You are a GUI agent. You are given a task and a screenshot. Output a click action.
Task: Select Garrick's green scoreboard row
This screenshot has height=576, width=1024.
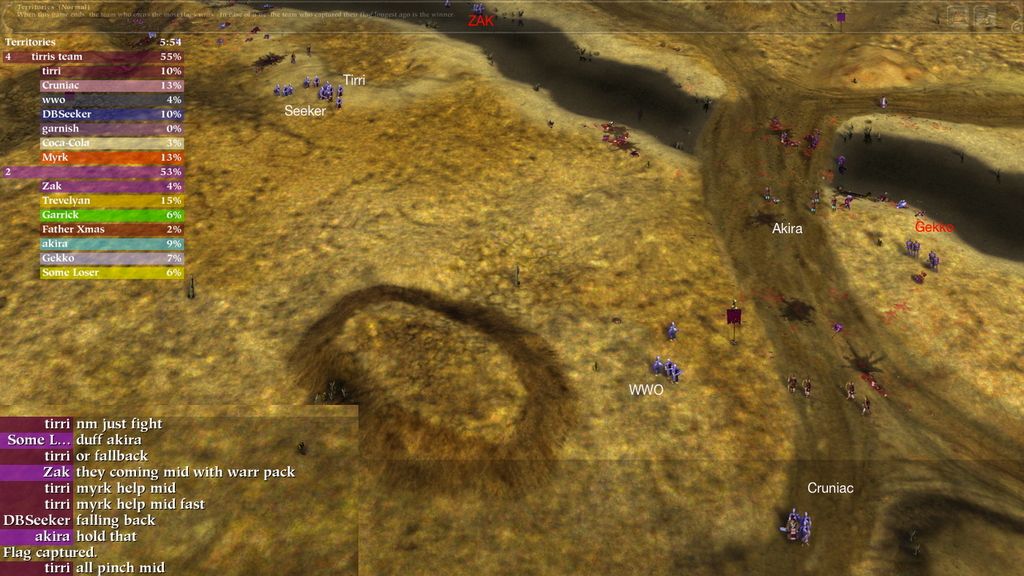click(x=110, y=215)
